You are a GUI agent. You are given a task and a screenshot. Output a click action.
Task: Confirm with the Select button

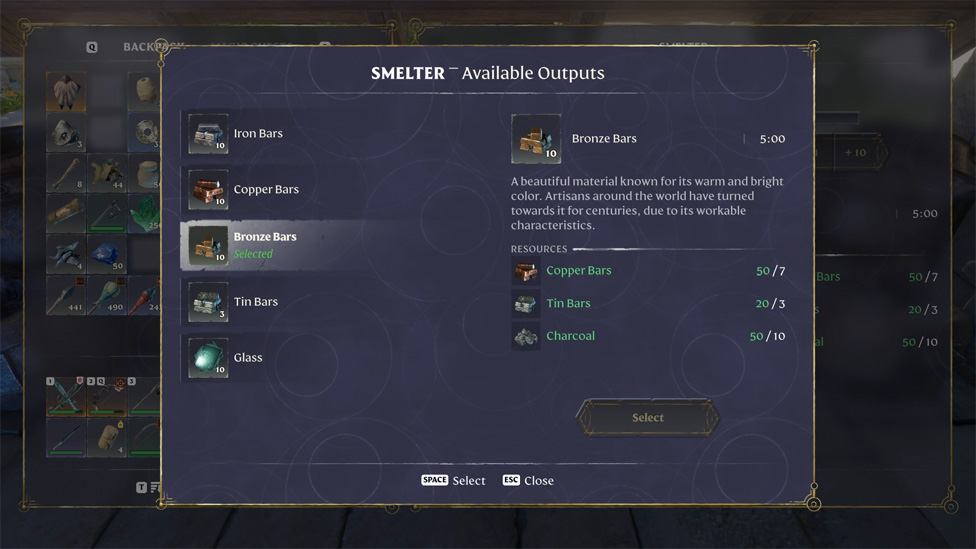point(647,418)
